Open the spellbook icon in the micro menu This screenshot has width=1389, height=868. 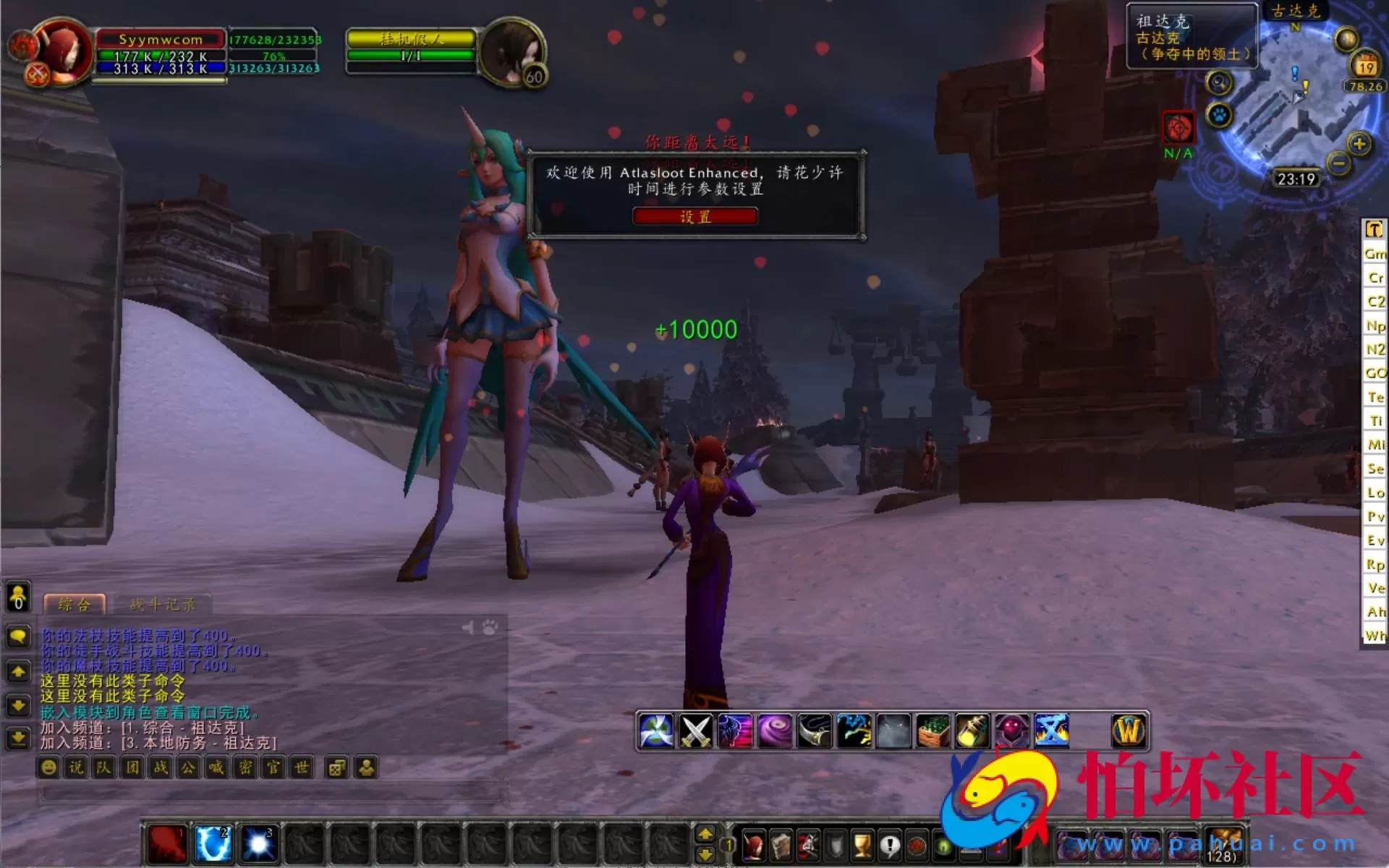pyautogui.click(x=781, y=846)
